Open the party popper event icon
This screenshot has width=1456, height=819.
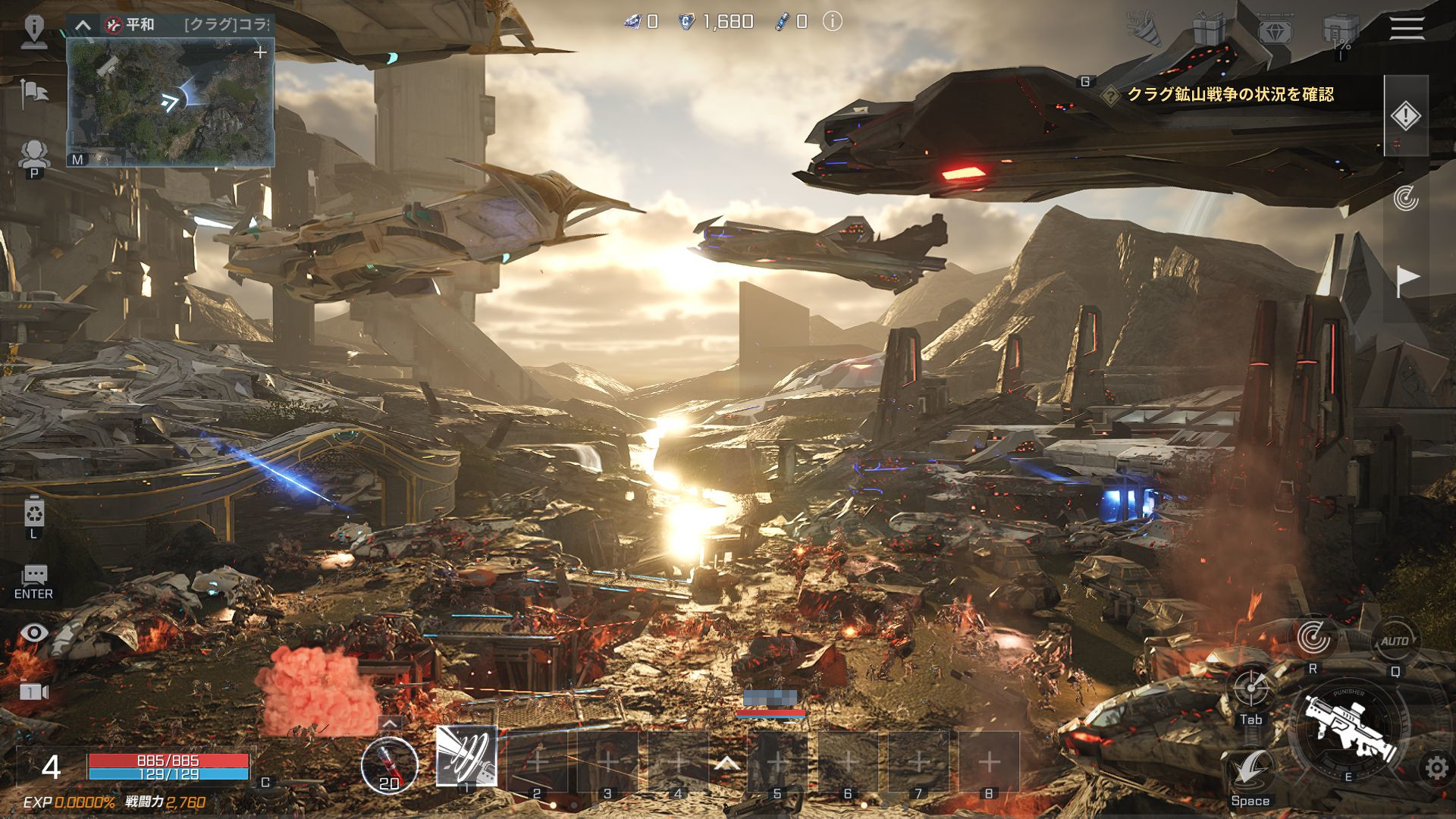pyautogui.click(x=1145, y=30)
